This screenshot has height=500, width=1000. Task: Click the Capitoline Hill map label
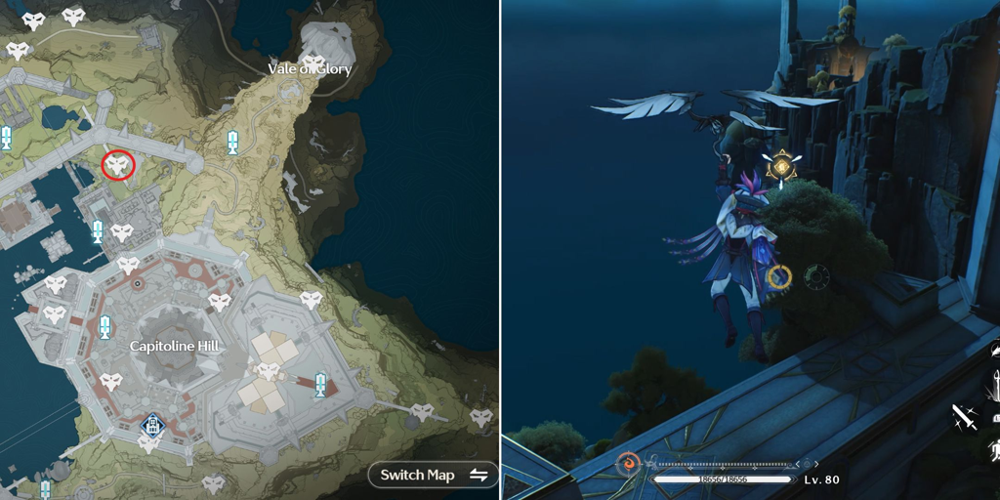[174, 345]
